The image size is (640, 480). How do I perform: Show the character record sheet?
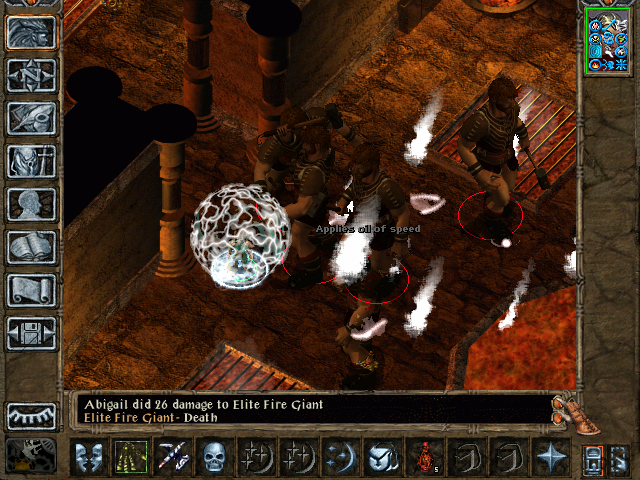point(31,204)
